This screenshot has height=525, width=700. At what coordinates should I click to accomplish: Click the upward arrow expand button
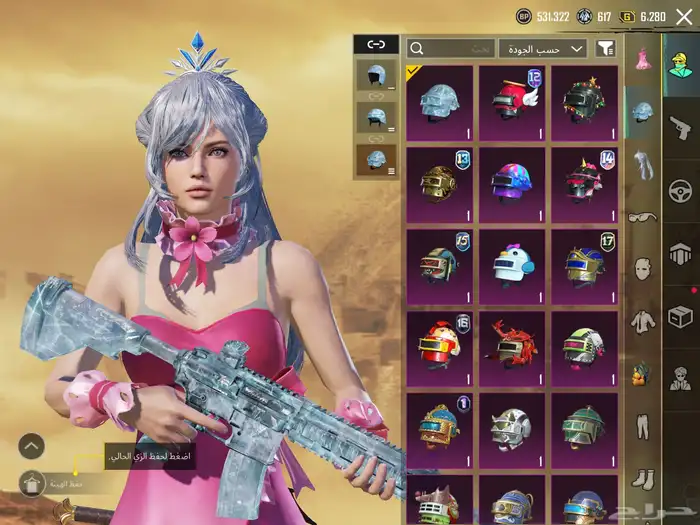click(x=32, y=445)
